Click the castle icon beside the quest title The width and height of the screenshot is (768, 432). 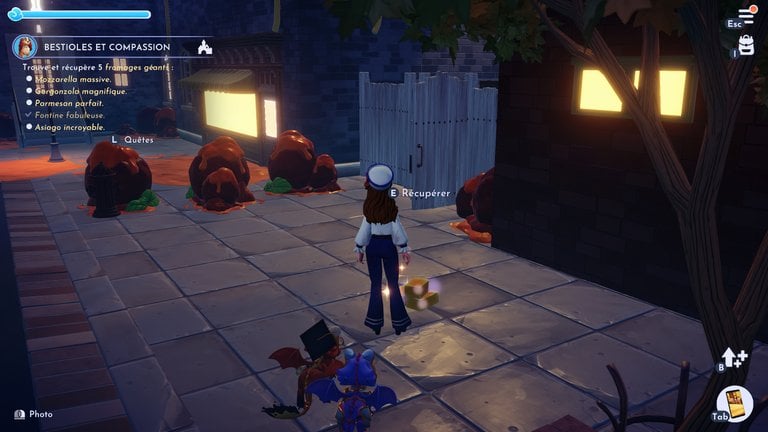point(204,47)
